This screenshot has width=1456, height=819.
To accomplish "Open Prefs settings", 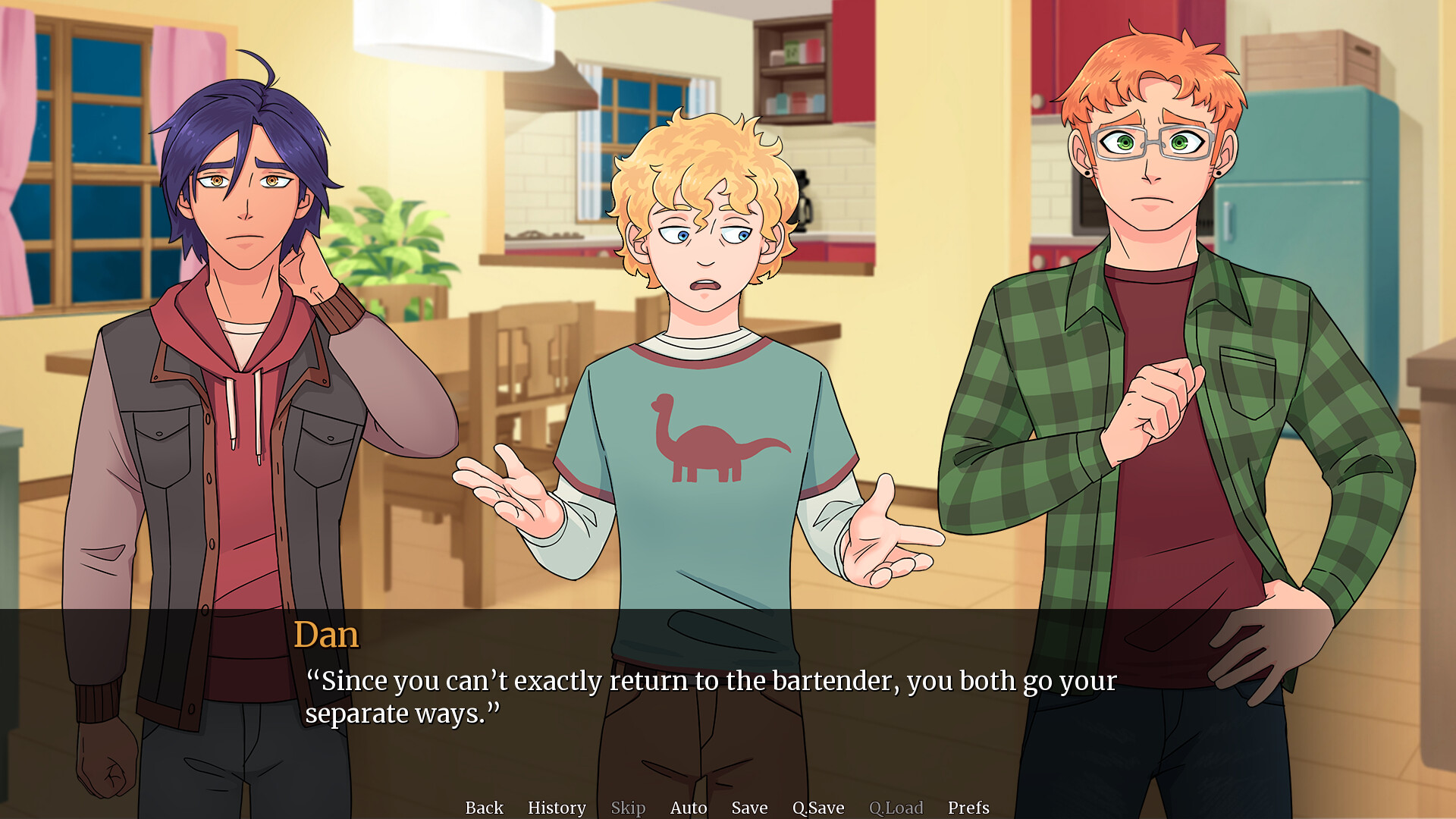I will (968, 808).
